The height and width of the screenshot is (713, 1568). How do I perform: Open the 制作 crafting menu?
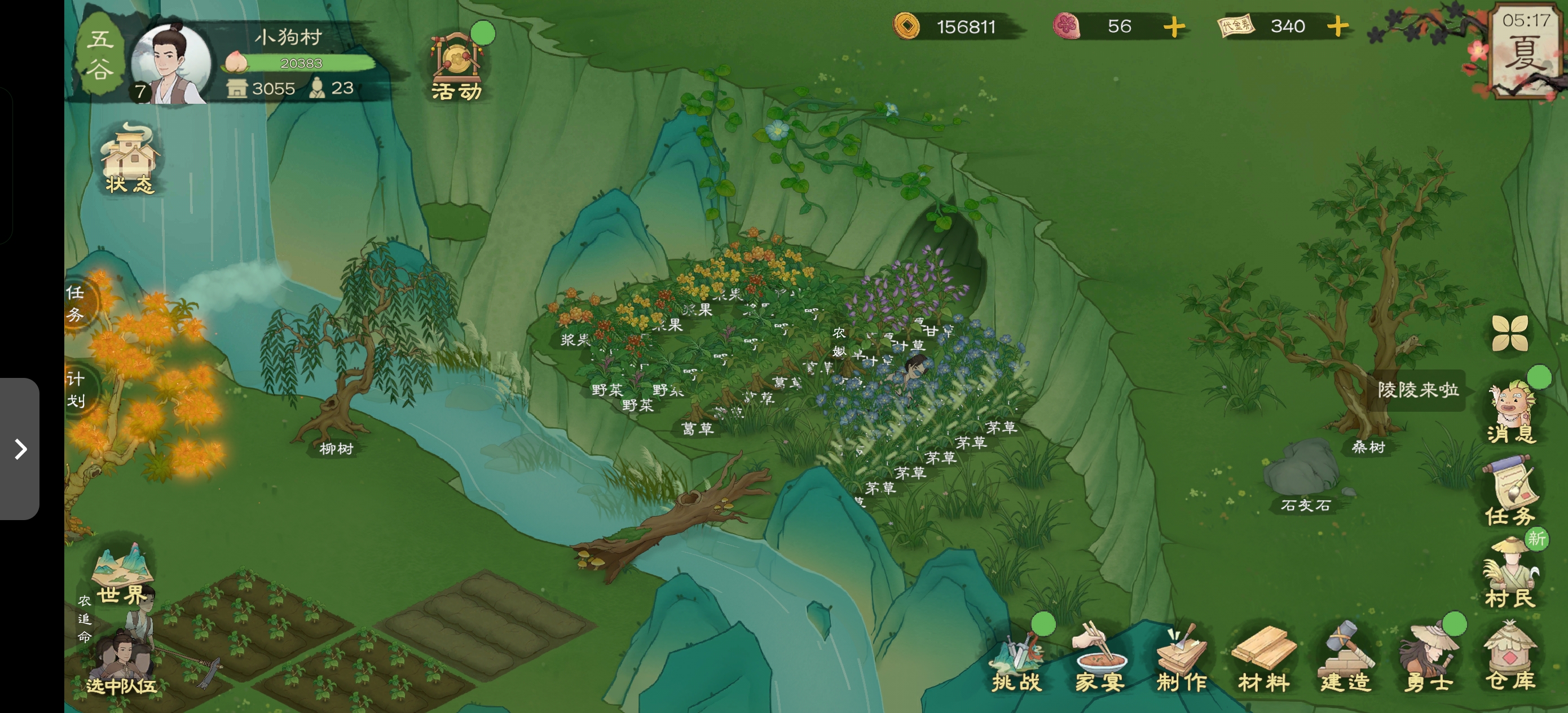1182,661
